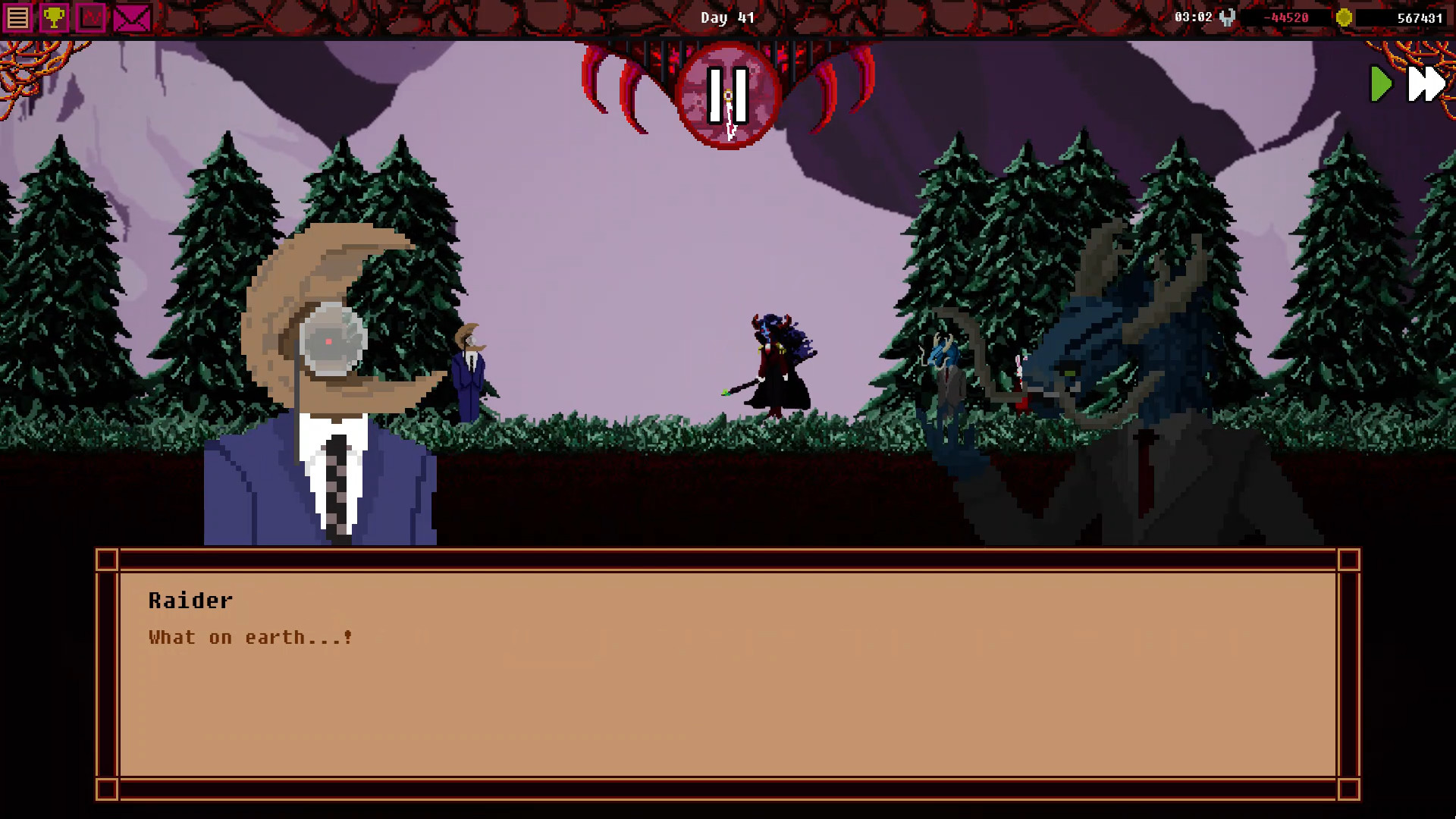Open the statistics graph panel
The image size is (1456, 819).
pyautogui.click(x=92, y=17)
